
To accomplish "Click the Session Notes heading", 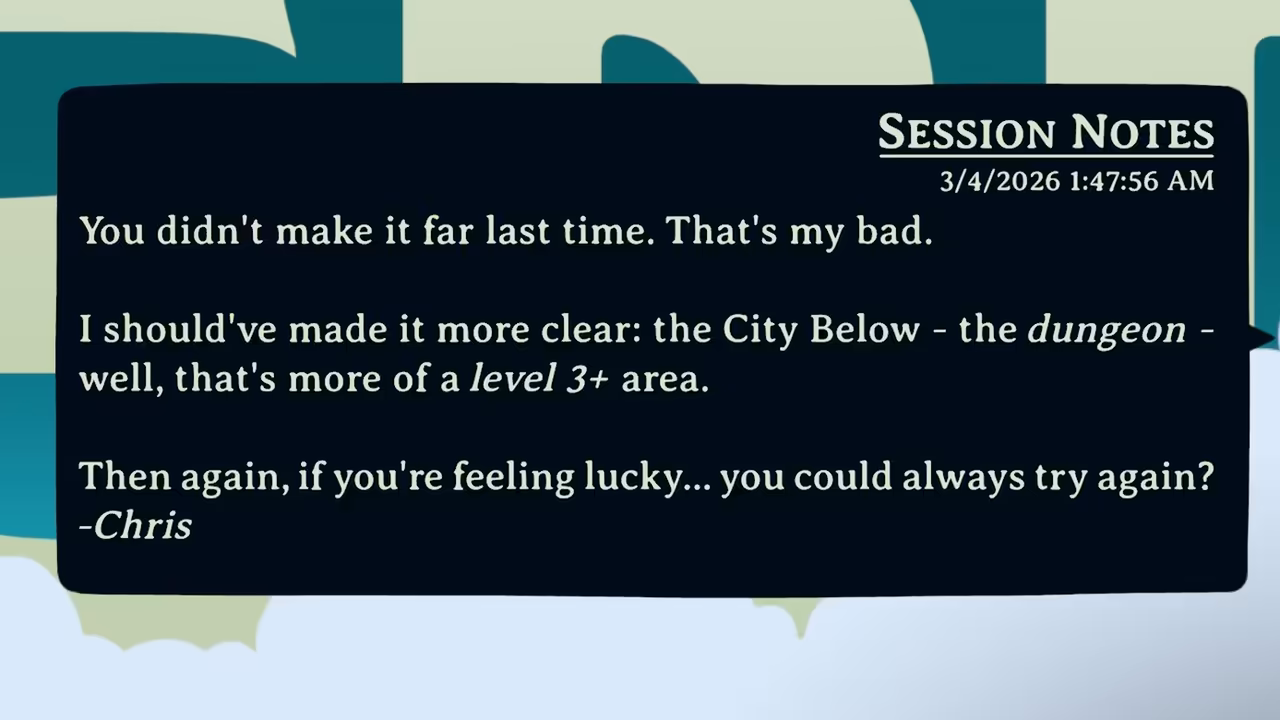I will pos(1045,132).
